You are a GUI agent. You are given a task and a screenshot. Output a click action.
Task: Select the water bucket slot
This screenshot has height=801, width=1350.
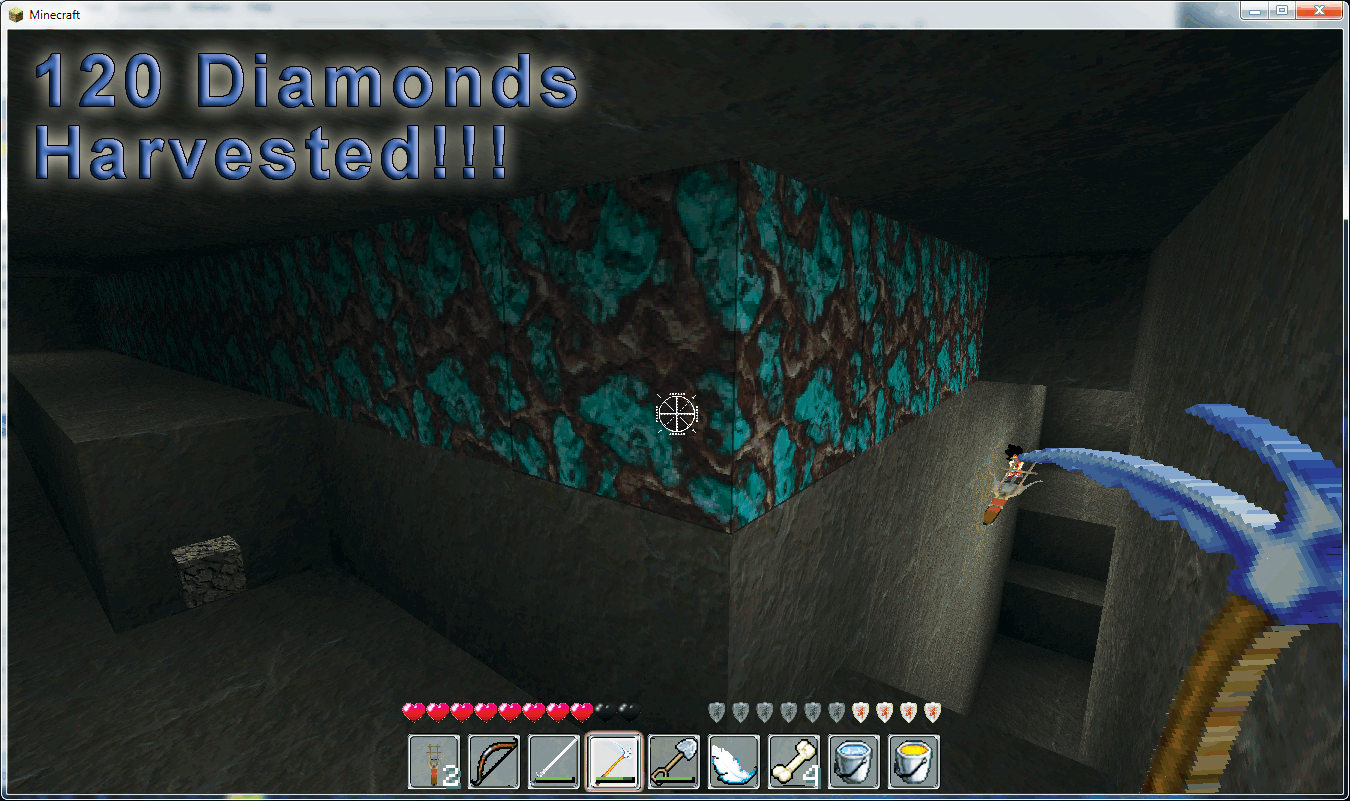tap(854, 762)
